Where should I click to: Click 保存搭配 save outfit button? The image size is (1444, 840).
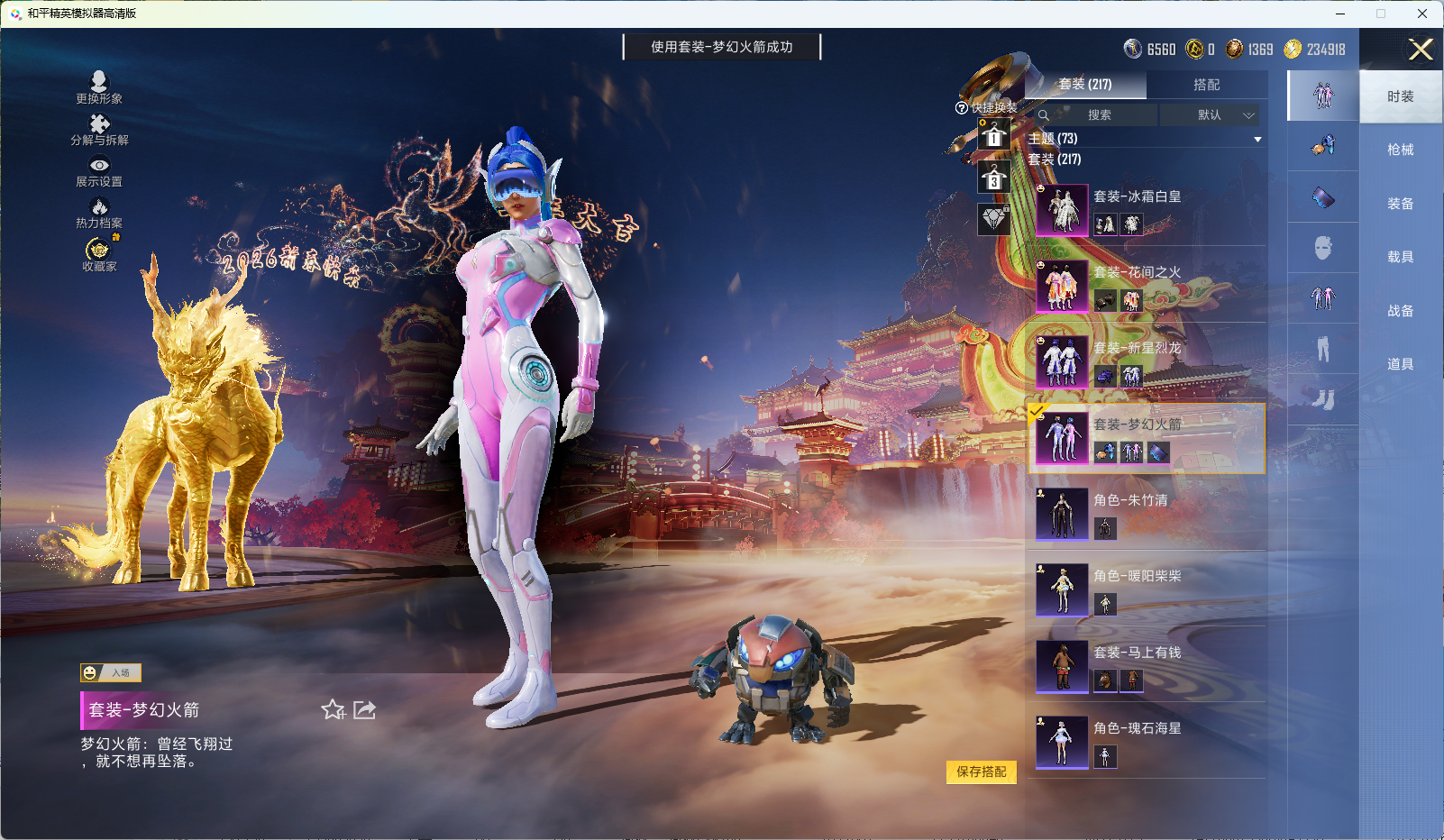(x=981, y=772)
